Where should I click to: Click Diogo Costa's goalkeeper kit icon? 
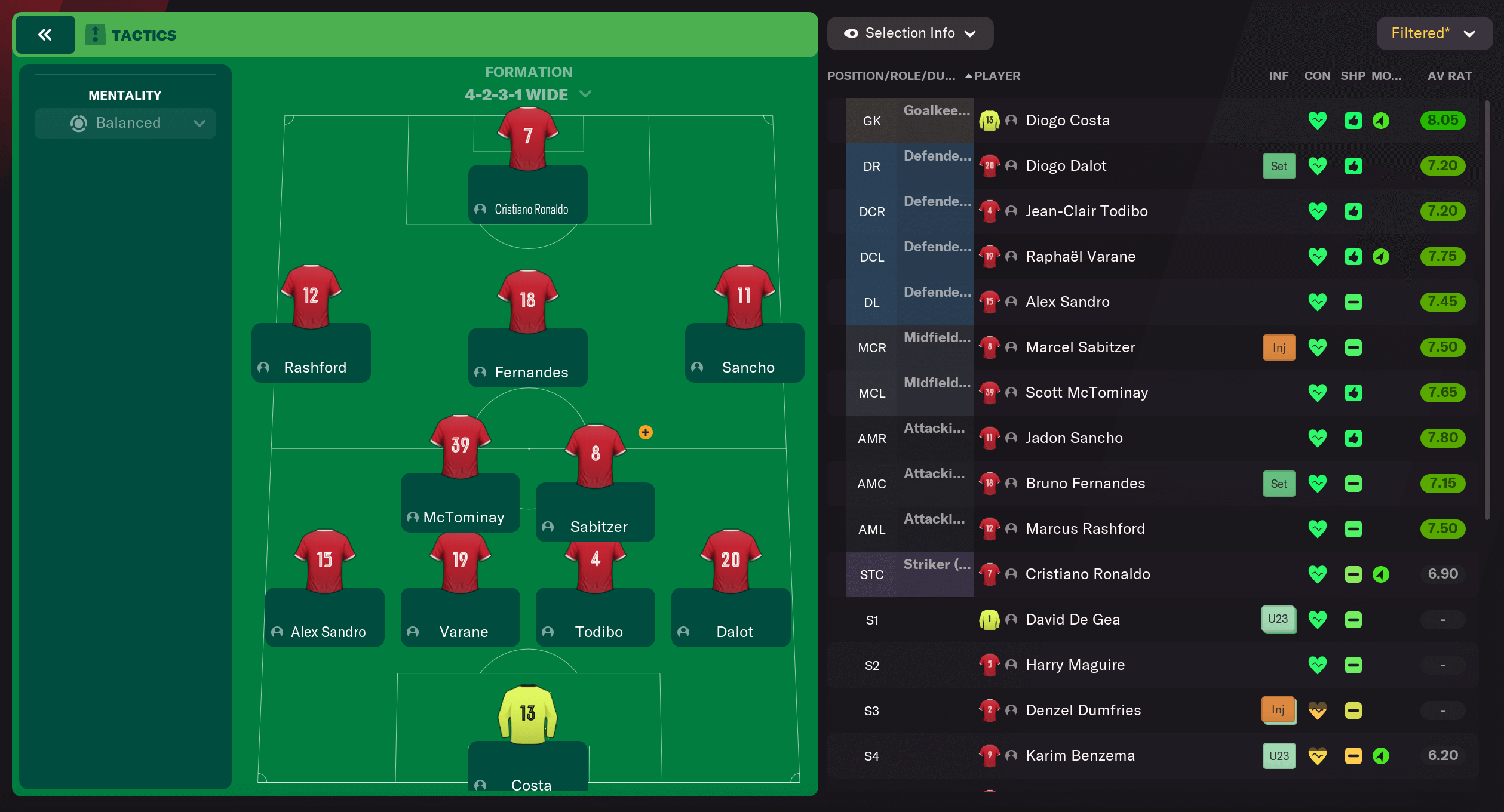coord(989,120)
